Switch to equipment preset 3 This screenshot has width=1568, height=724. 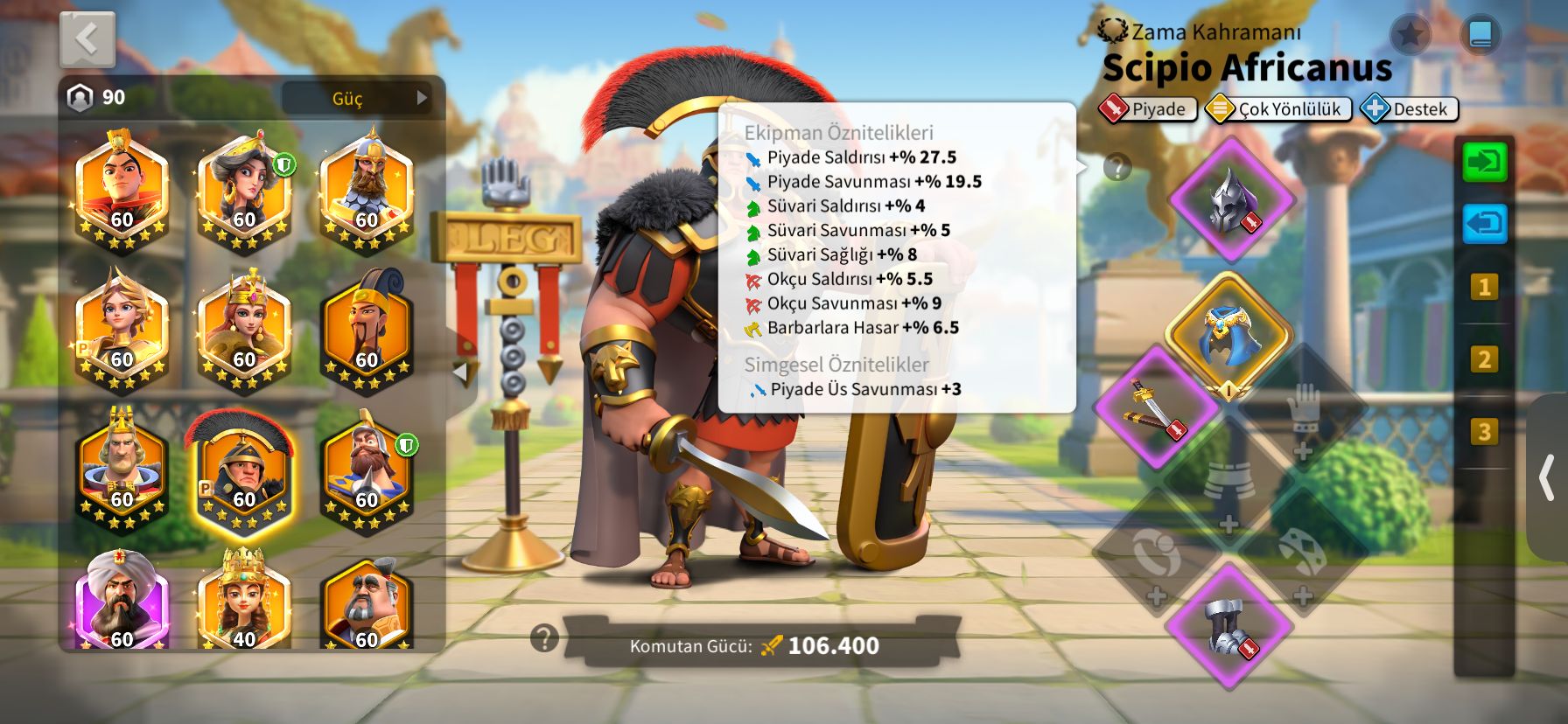pyautogui.click(x=1483, y=432)
